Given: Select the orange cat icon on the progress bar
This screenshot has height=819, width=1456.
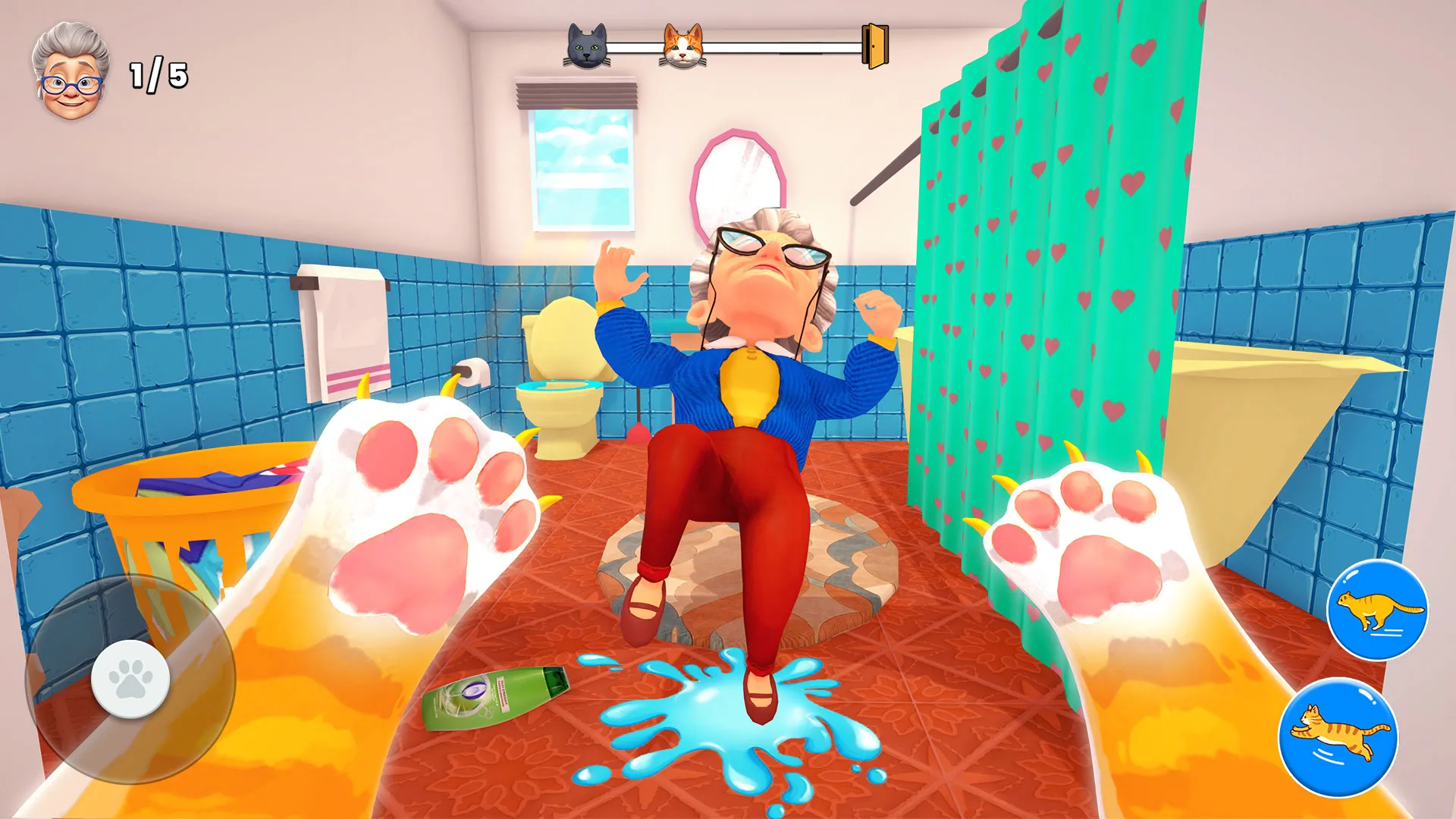Looking at the screenshot, I should coord(682,48).
